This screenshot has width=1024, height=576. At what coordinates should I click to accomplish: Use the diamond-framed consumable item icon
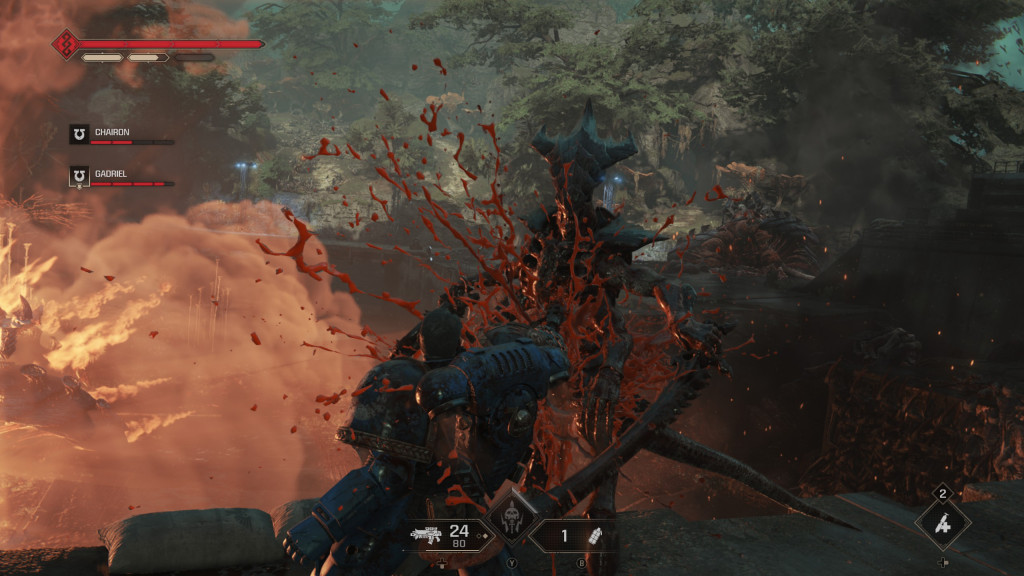[x=943, y=524]
